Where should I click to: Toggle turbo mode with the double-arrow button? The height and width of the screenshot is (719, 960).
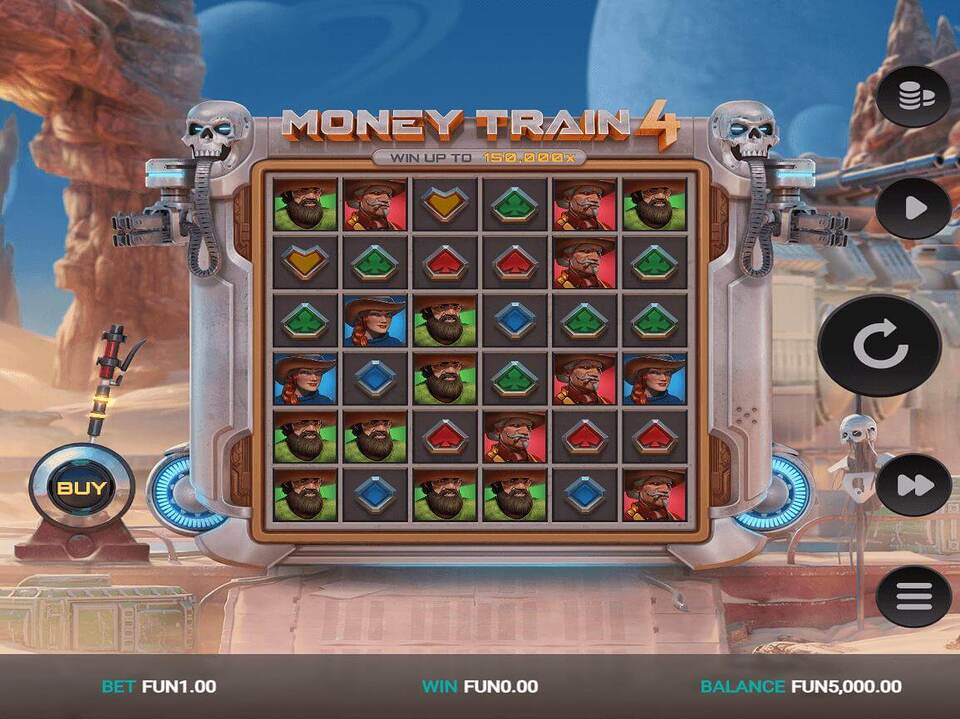913,485
